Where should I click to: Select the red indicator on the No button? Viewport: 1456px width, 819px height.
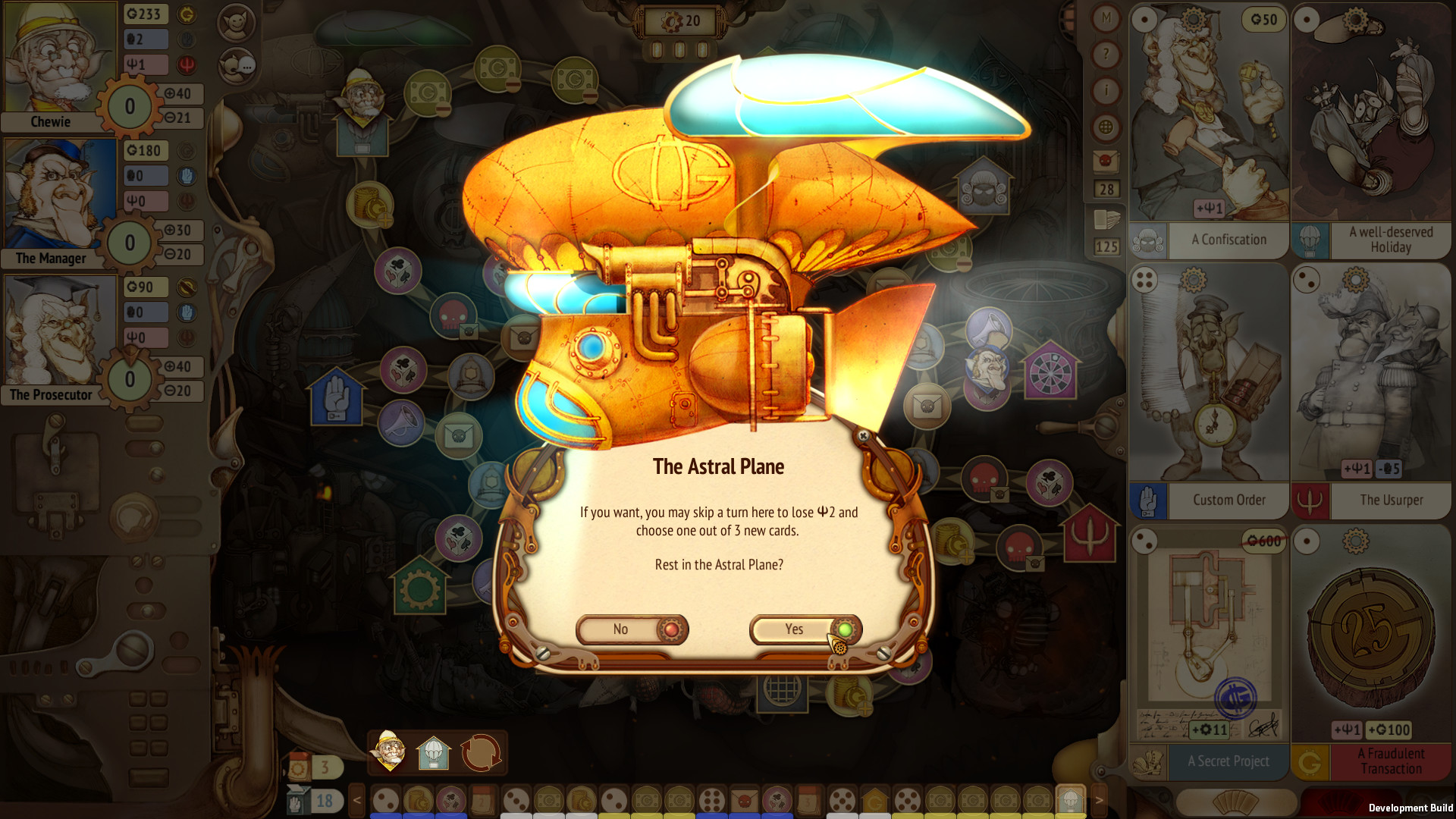click(670, 629)
